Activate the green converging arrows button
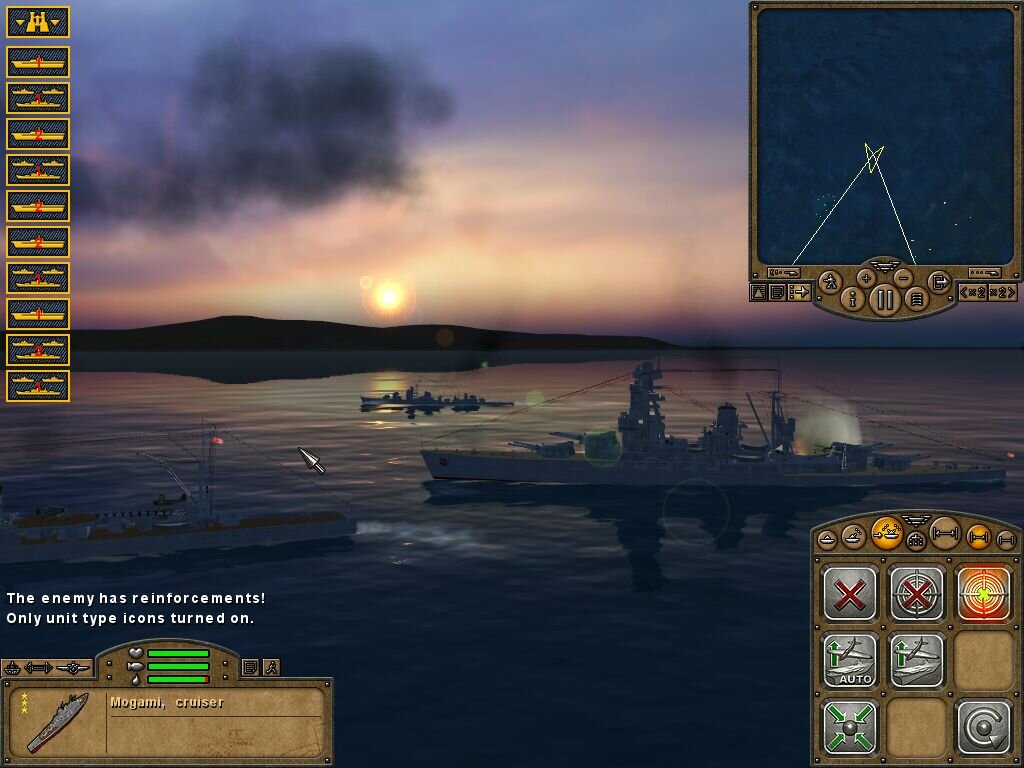1024x768 pixels. 850,726
